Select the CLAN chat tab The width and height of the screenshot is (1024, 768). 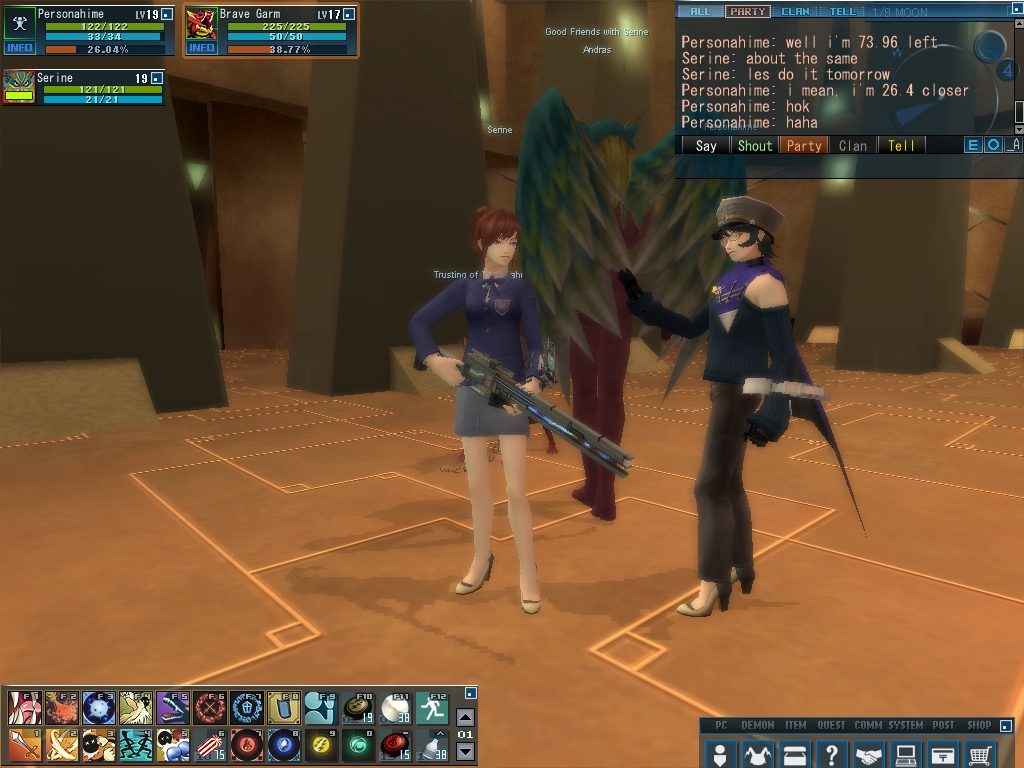tap(796, 12)
